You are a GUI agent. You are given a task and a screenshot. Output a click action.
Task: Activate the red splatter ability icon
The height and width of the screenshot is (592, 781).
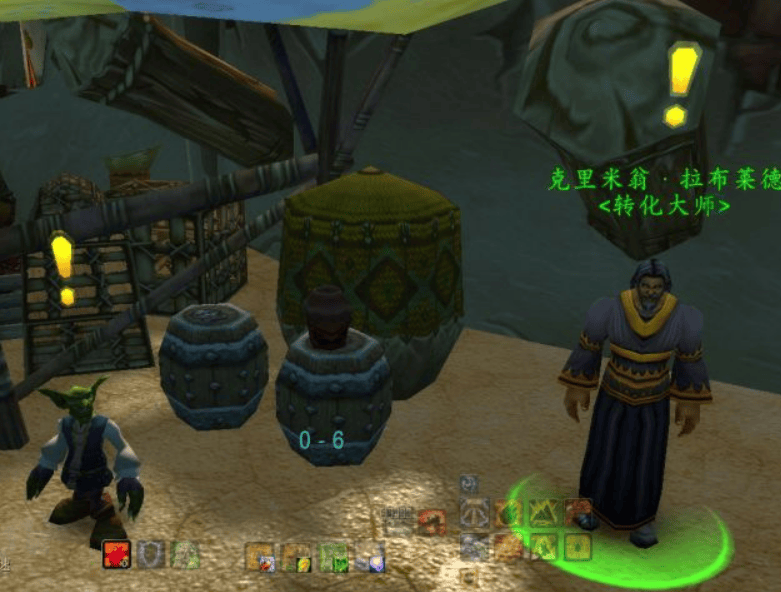[x=117, y=554]
